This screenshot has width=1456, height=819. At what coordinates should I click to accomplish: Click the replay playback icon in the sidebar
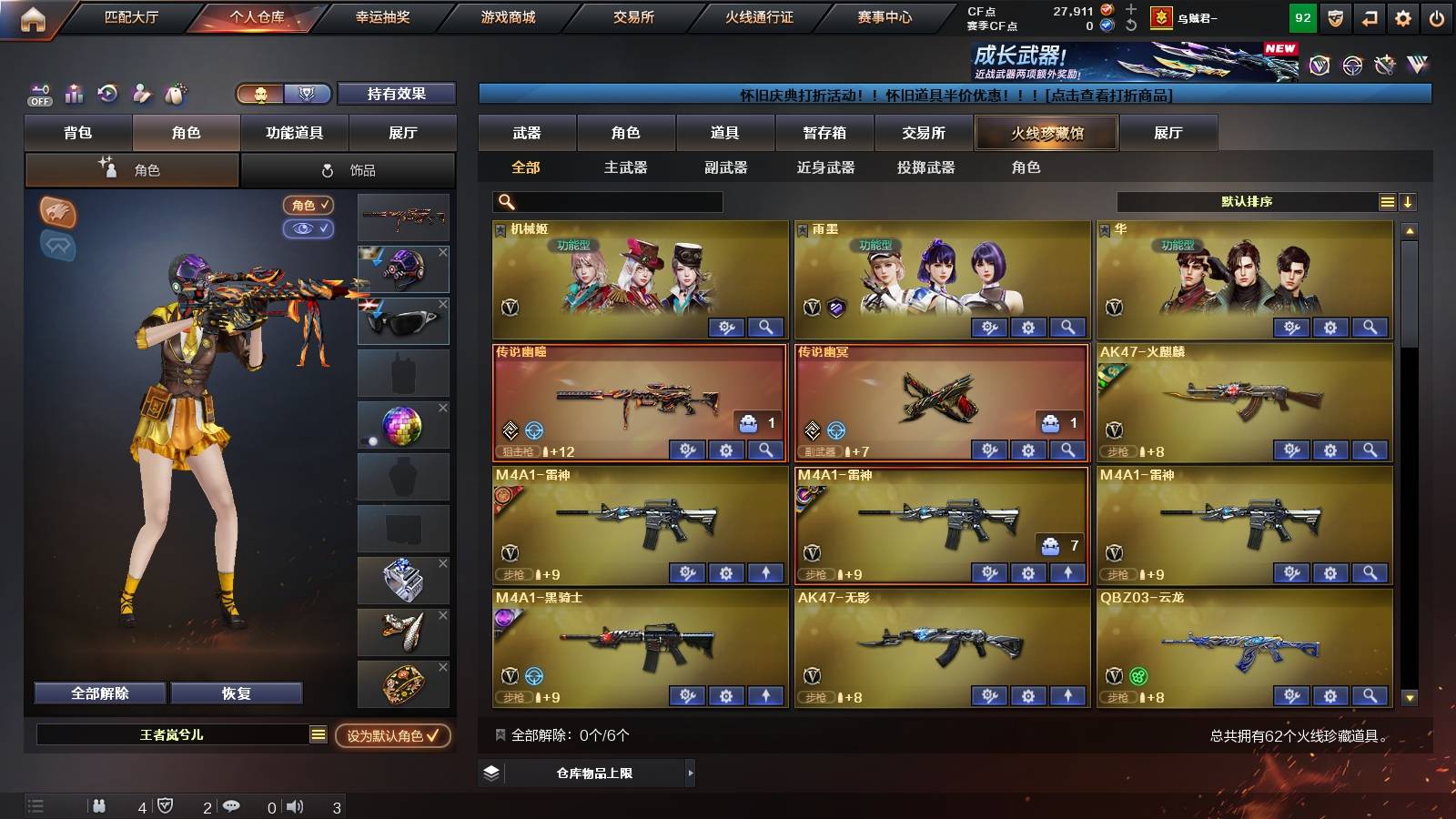point(107,93)
